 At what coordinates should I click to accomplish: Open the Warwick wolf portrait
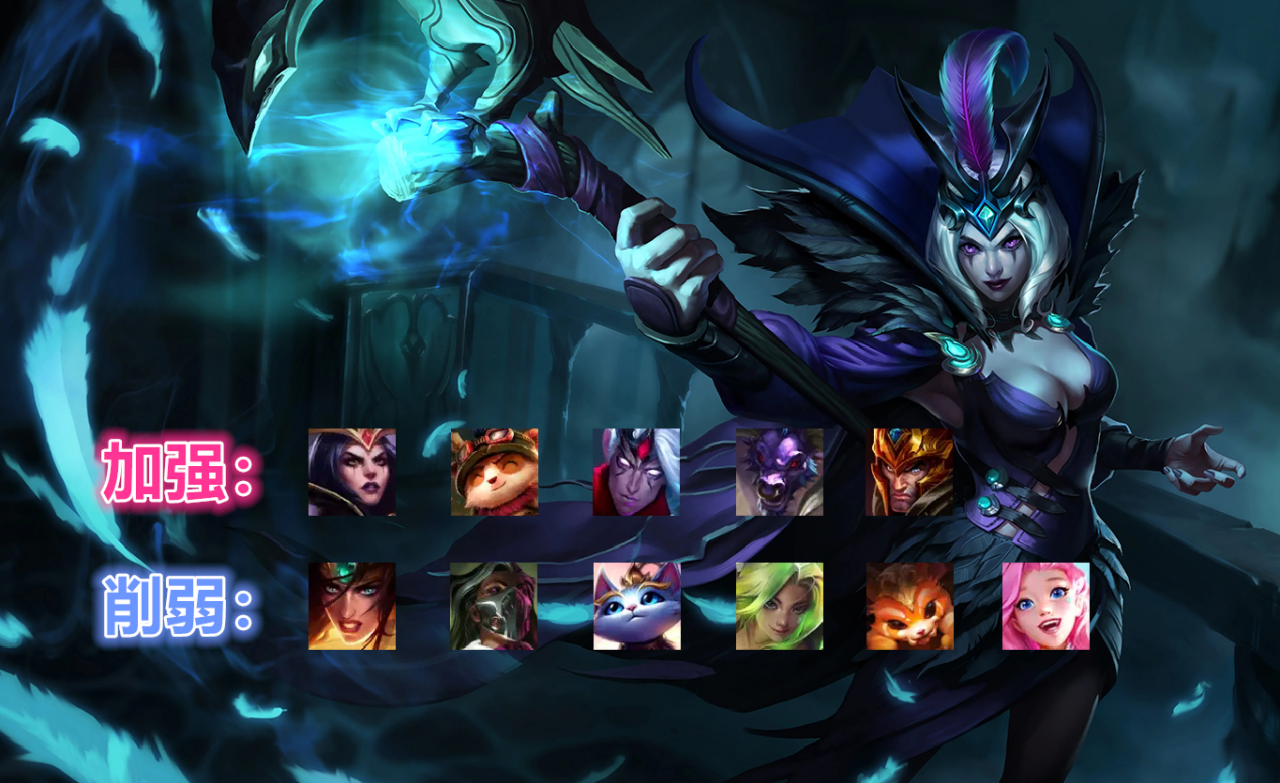(x=780, y=472)
